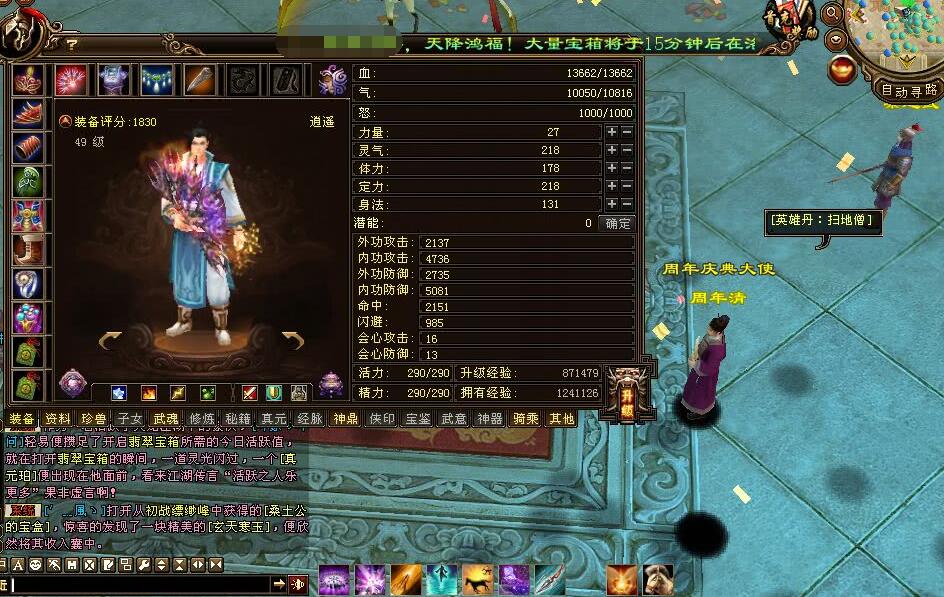Rotate character model with the right arrow

(292, 342)
